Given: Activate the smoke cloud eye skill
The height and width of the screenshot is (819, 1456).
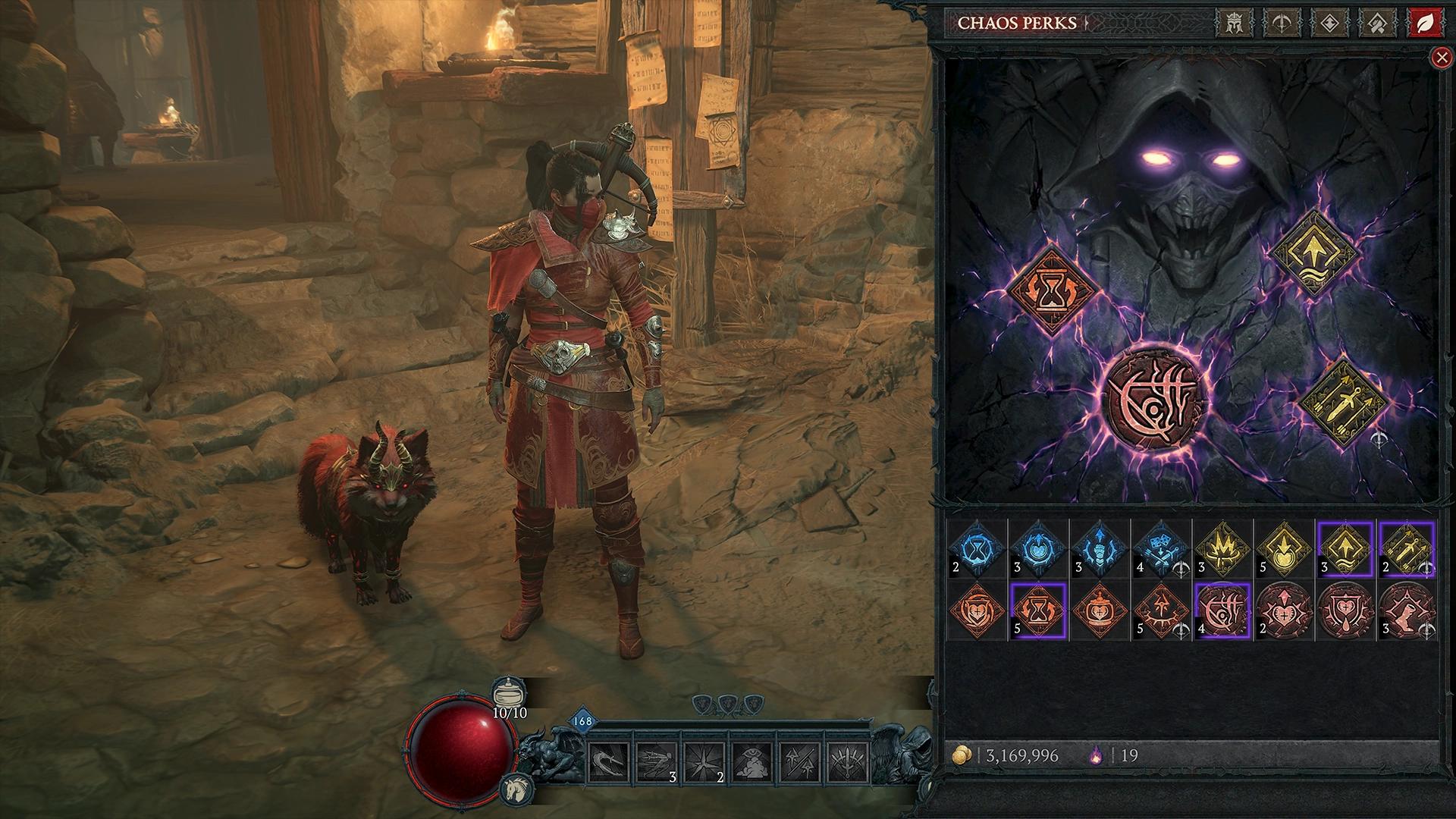Looking at the screenshot, I should point(753,762).
